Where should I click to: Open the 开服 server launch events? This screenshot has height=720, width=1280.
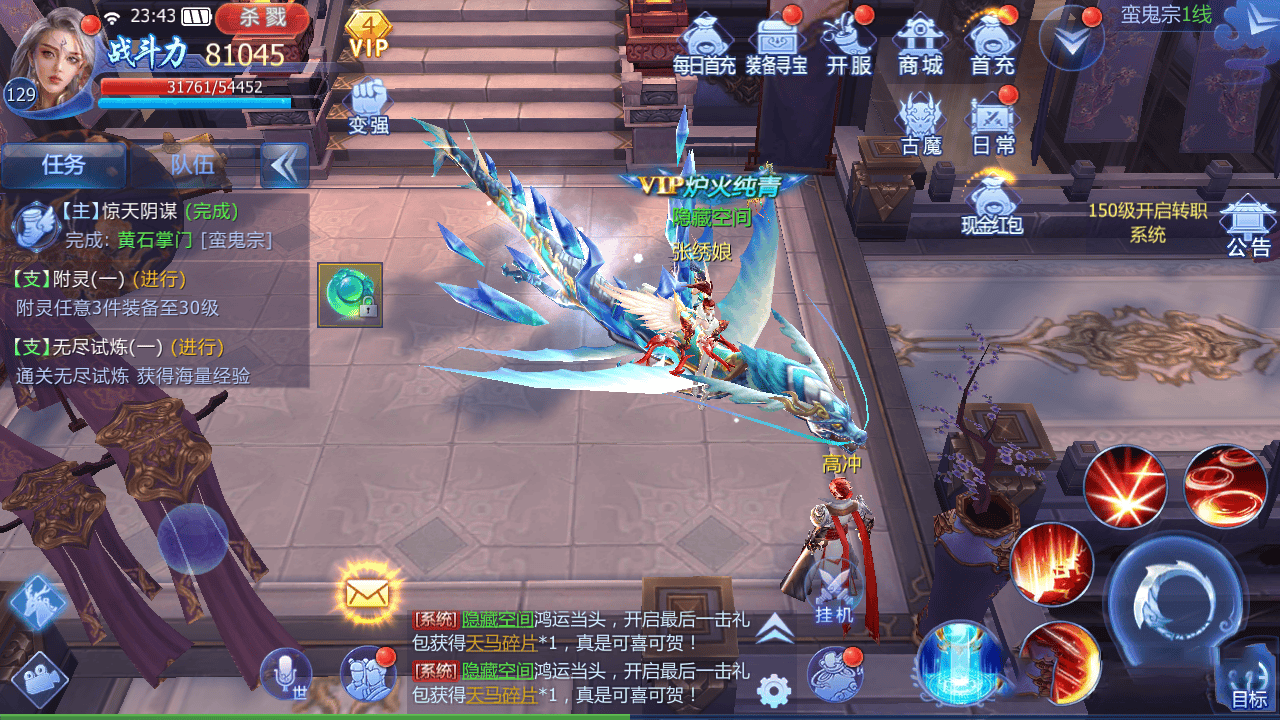(x=849, y=44)
